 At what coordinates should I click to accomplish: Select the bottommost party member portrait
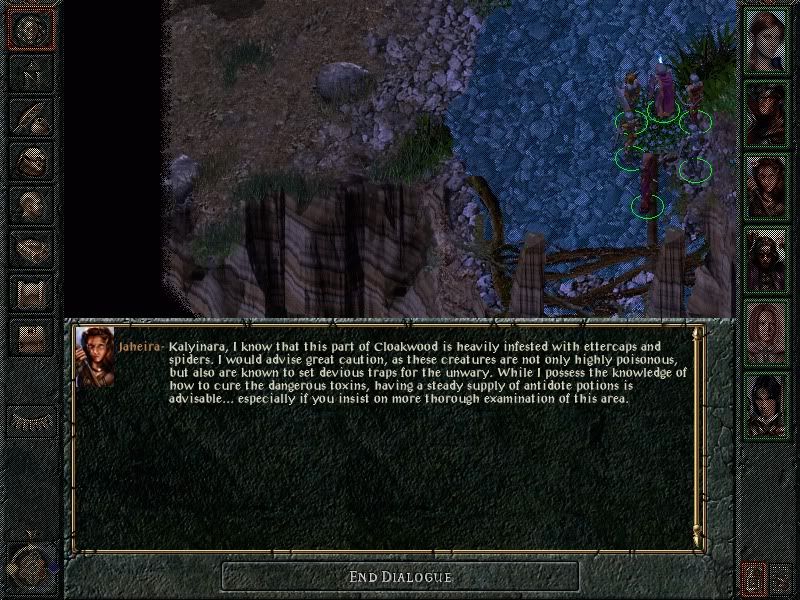[x=767, y=405]
